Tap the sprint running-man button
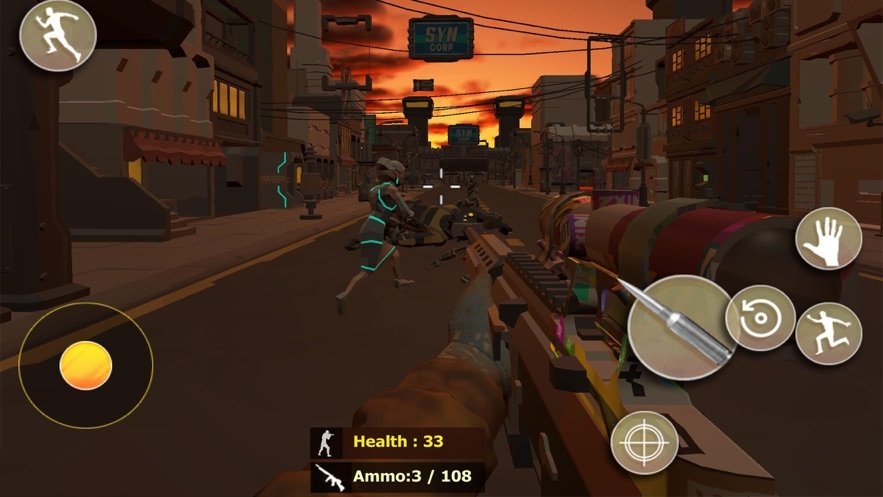Screen dimensions: 883x497 [58, 35]
